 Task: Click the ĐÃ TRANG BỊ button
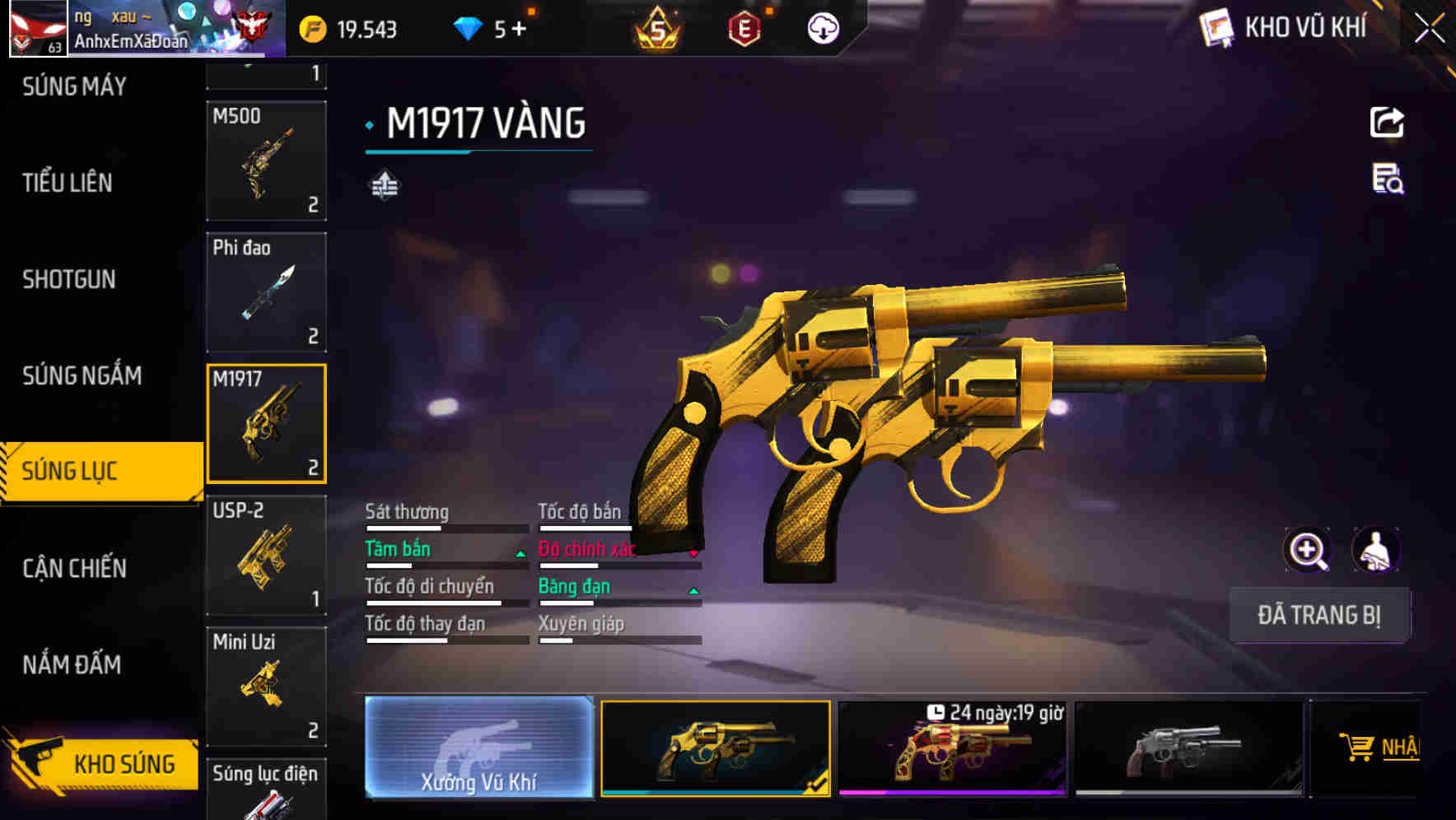click(x=1318, y=615)
